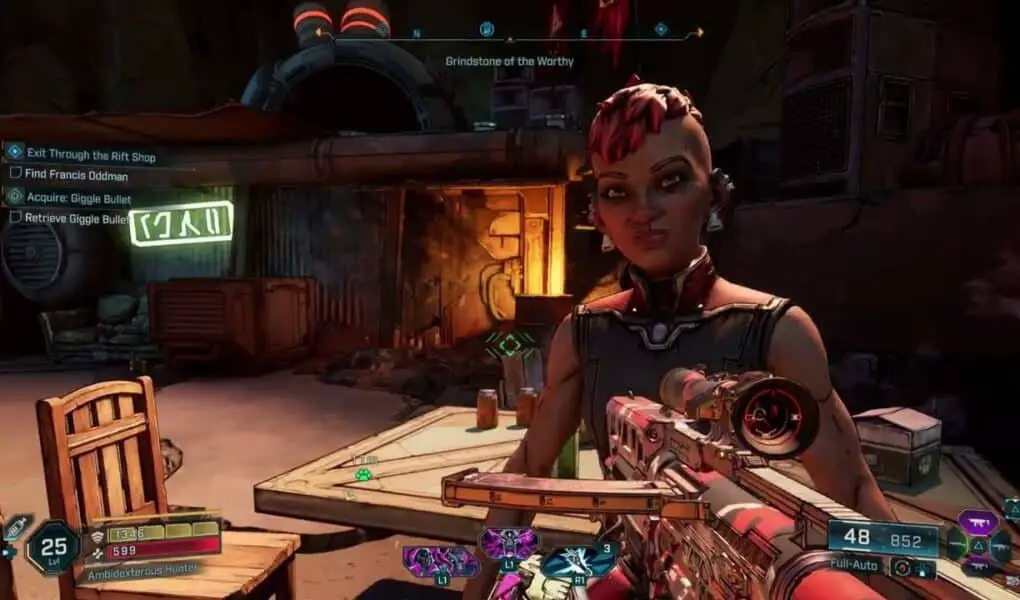Click the grenade icon above the level badge
1020x600 pixels.
(x=16, y=528)
